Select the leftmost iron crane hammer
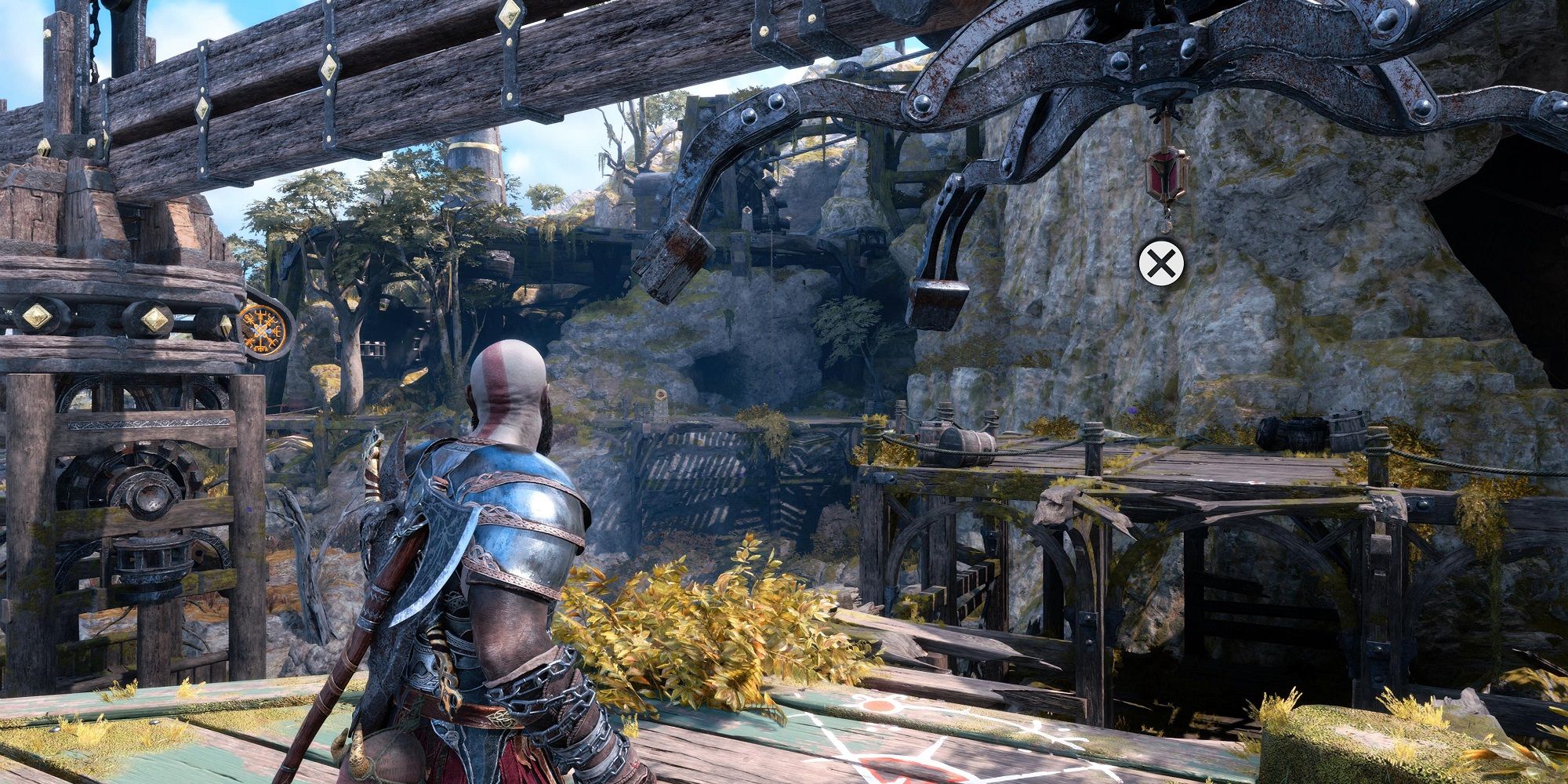 point(674,259)
